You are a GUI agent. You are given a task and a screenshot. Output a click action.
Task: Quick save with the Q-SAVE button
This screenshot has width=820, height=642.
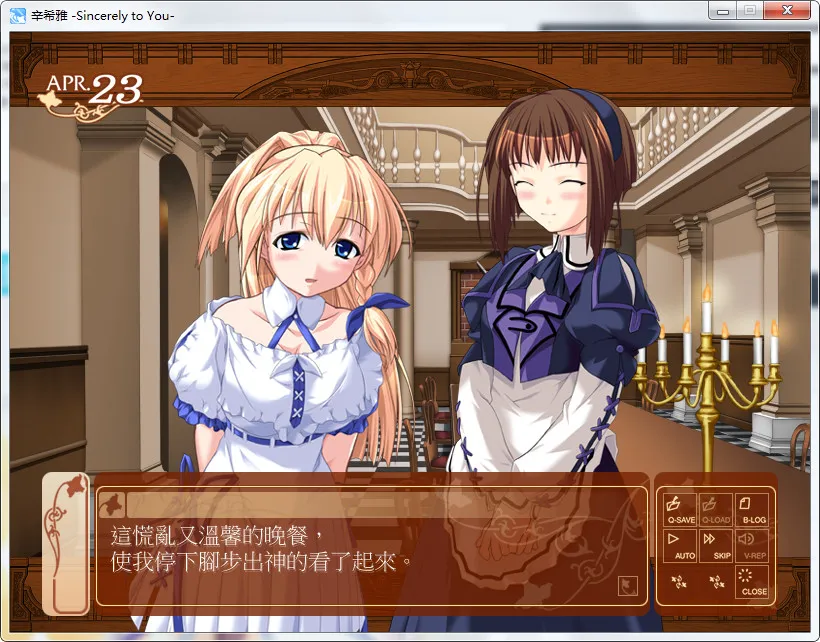[680, 509]
